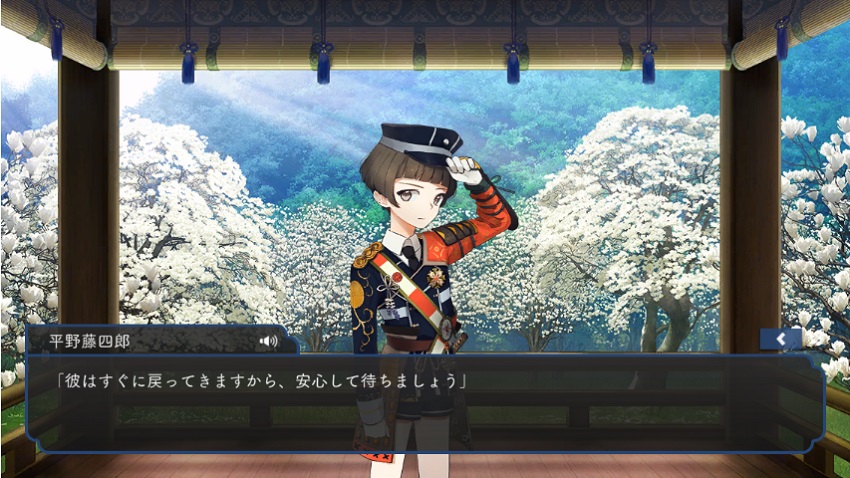The width and height of the screenshot is (850, 478).
Task: Replay voice line with the speaker icon
Action: coord(268,341)
